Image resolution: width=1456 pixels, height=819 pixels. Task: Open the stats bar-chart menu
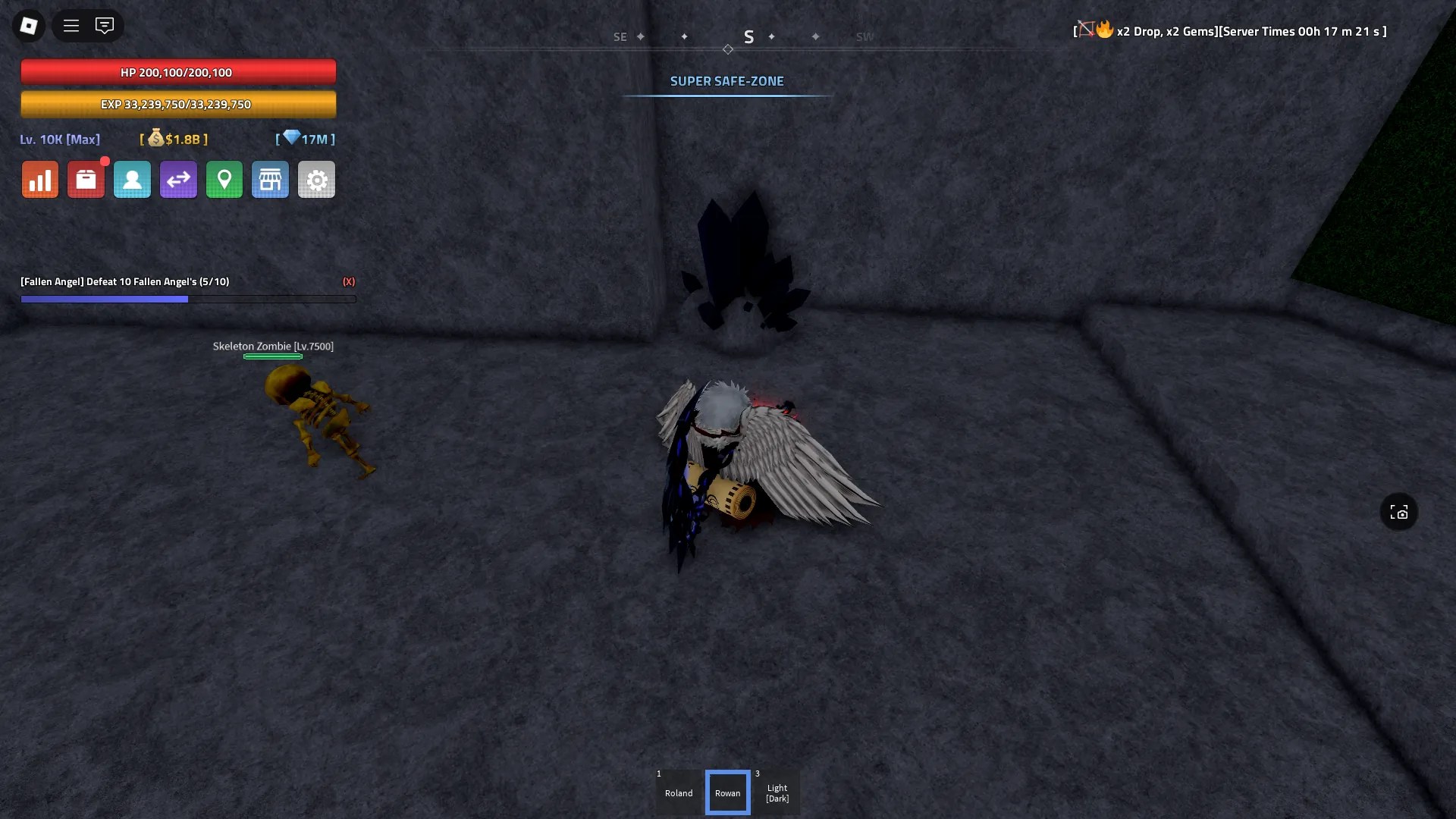(x=39, y=179)
